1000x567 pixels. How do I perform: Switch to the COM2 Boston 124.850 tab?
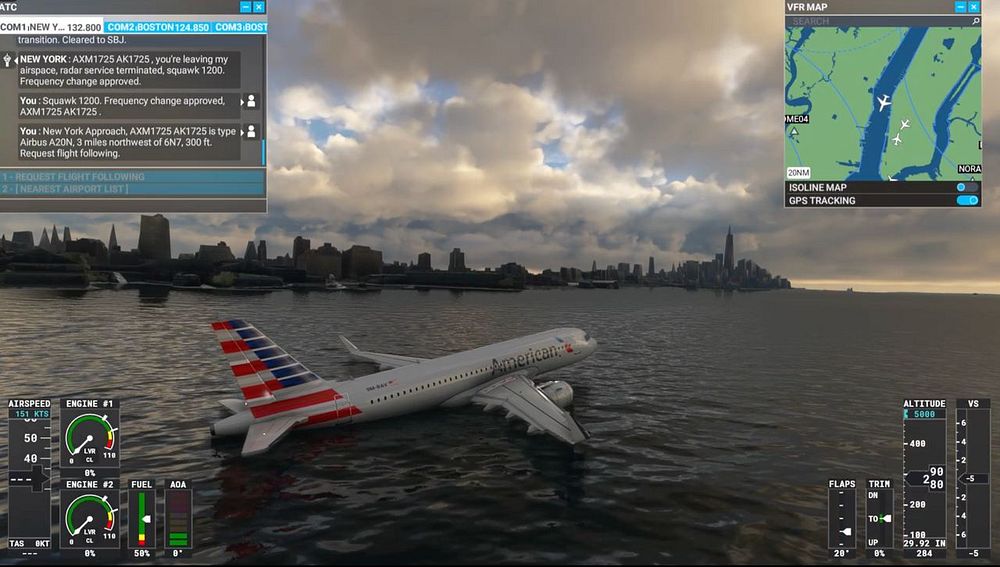(157, 27)
